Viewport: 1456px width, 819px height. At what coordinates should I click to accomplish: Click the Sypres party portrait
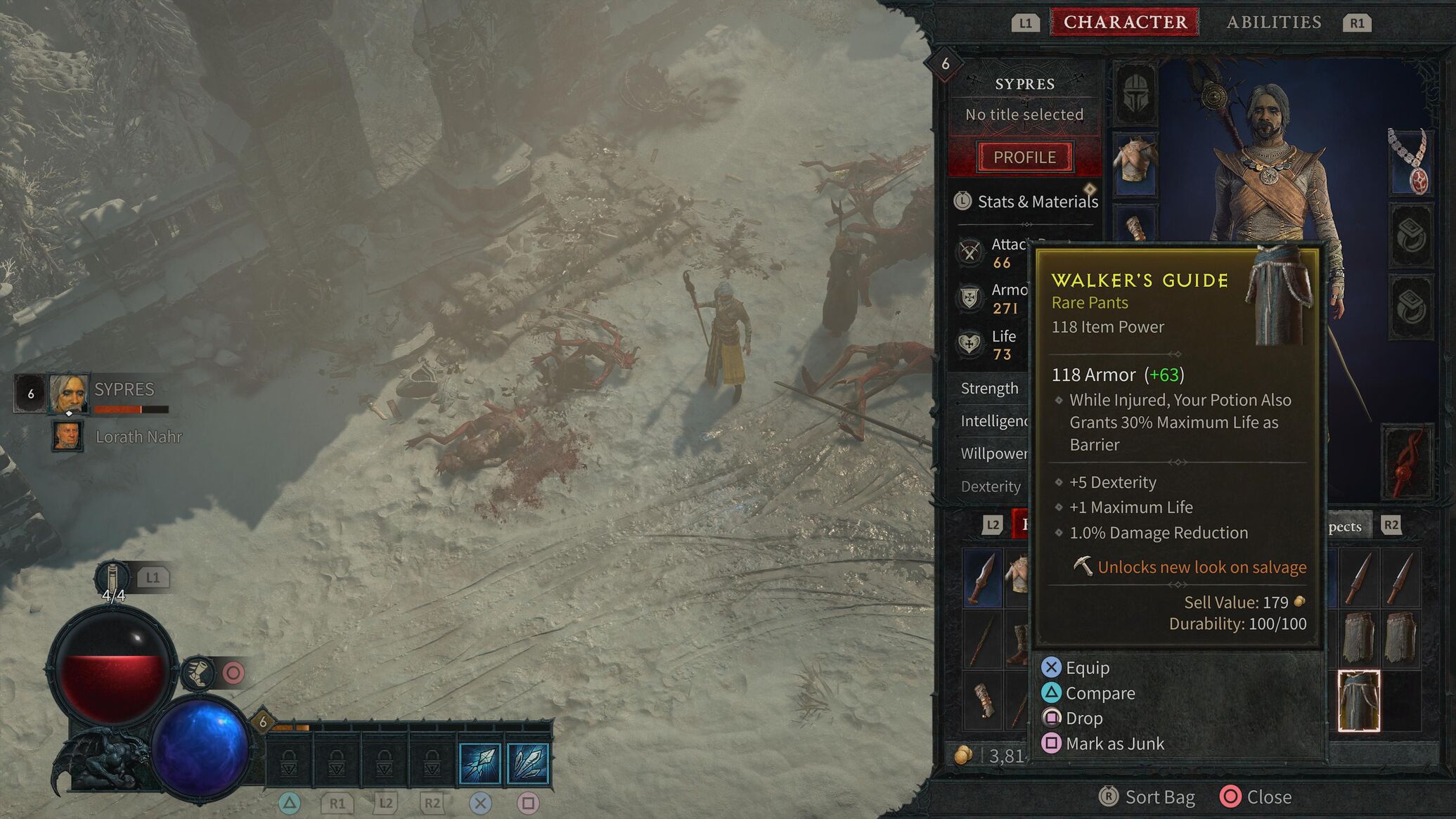[68, 394]
